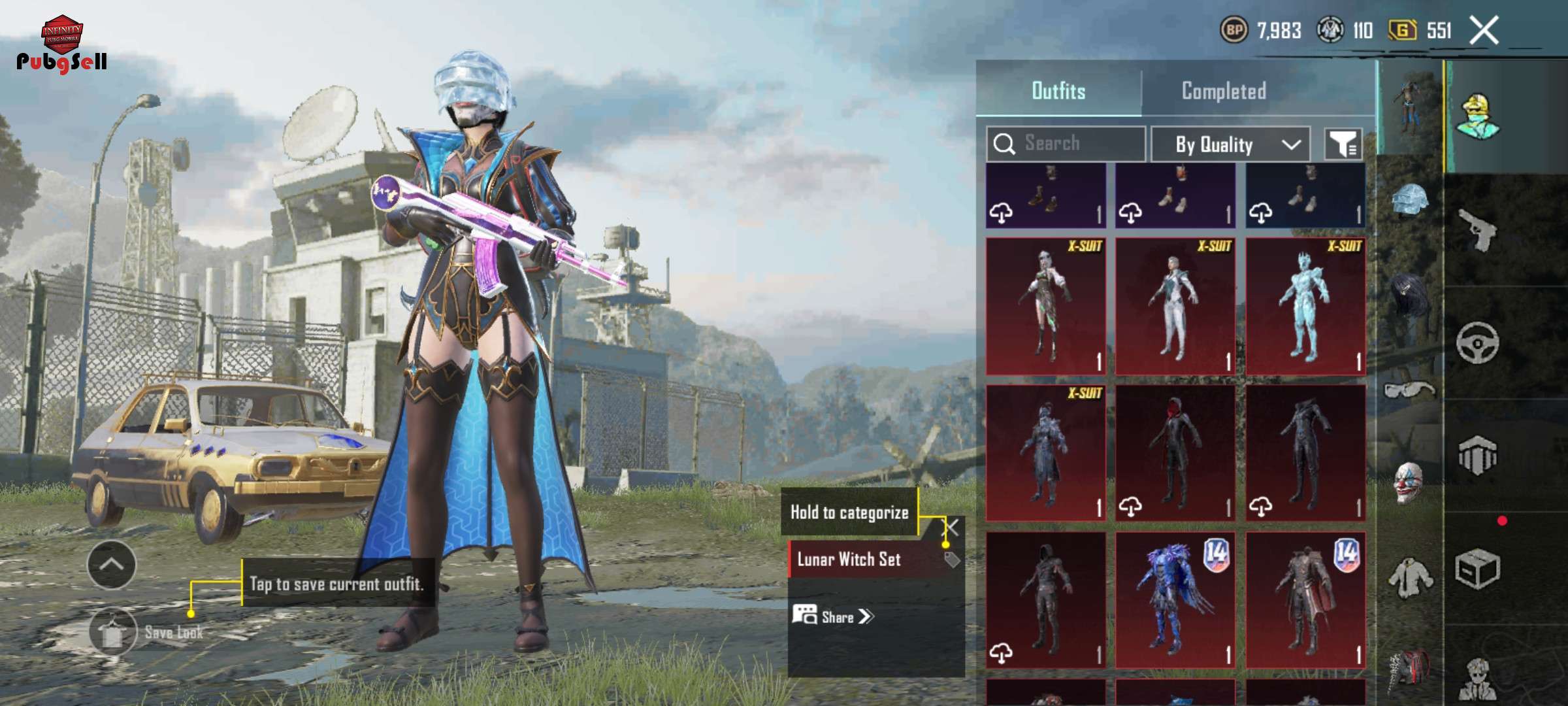
Task: Select the Outfits tab
Action: click(1058, 91)
